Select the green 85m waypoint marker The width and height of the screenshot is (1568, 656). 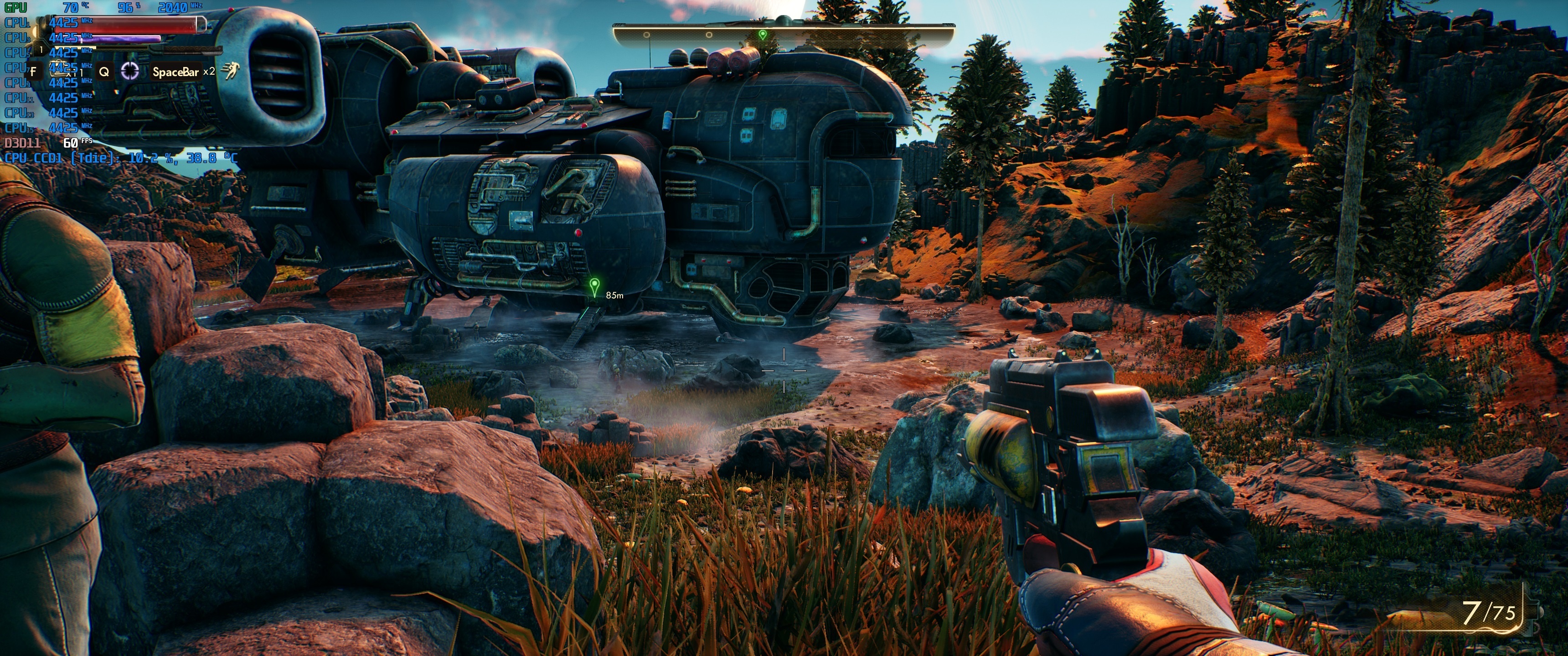click(x=595, y=285)
